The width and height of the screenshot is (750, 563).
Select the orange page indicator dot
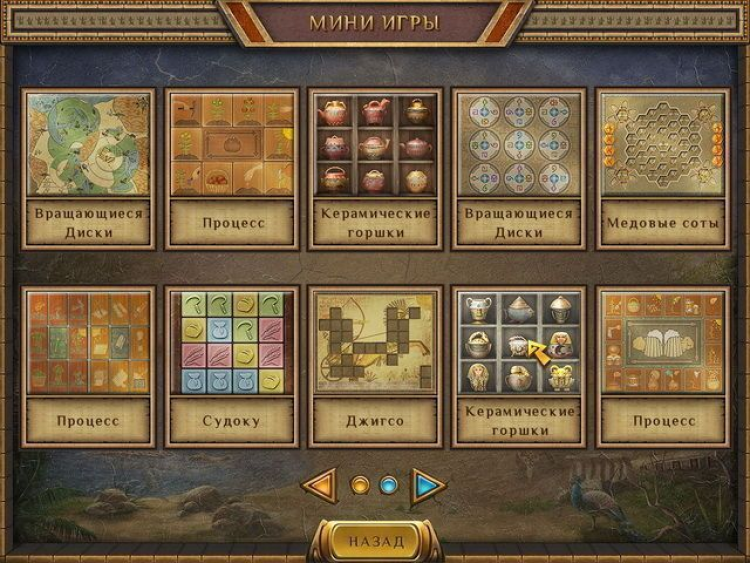[x=360, y=486]
